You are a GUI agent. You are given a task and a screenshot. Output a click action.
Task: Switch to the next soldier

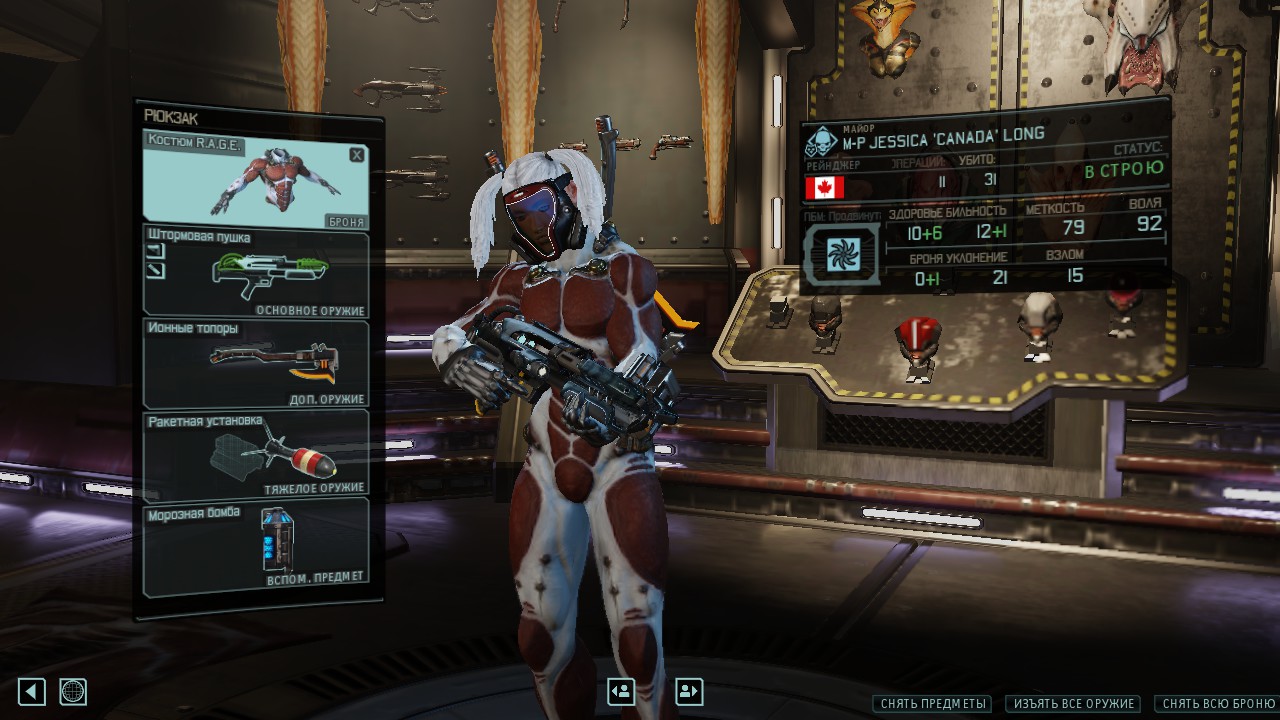coord(689,691)
